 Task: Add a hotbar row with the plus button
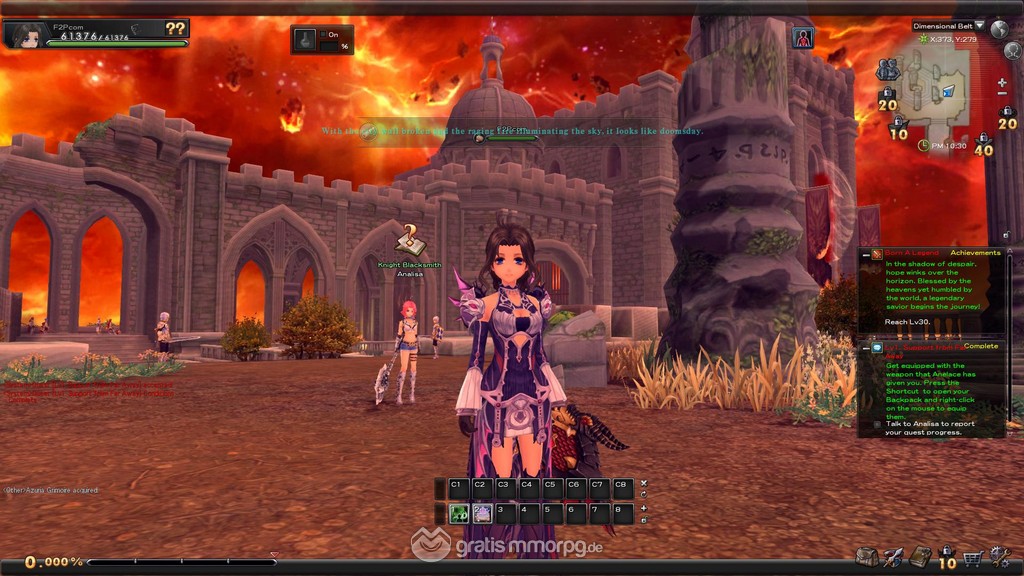(643, 508)
